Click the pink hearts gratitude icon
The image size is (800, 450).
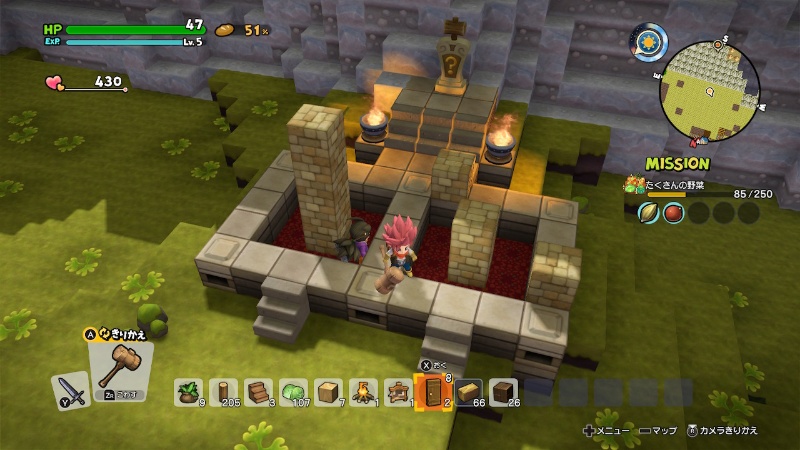tap(56, 82)
